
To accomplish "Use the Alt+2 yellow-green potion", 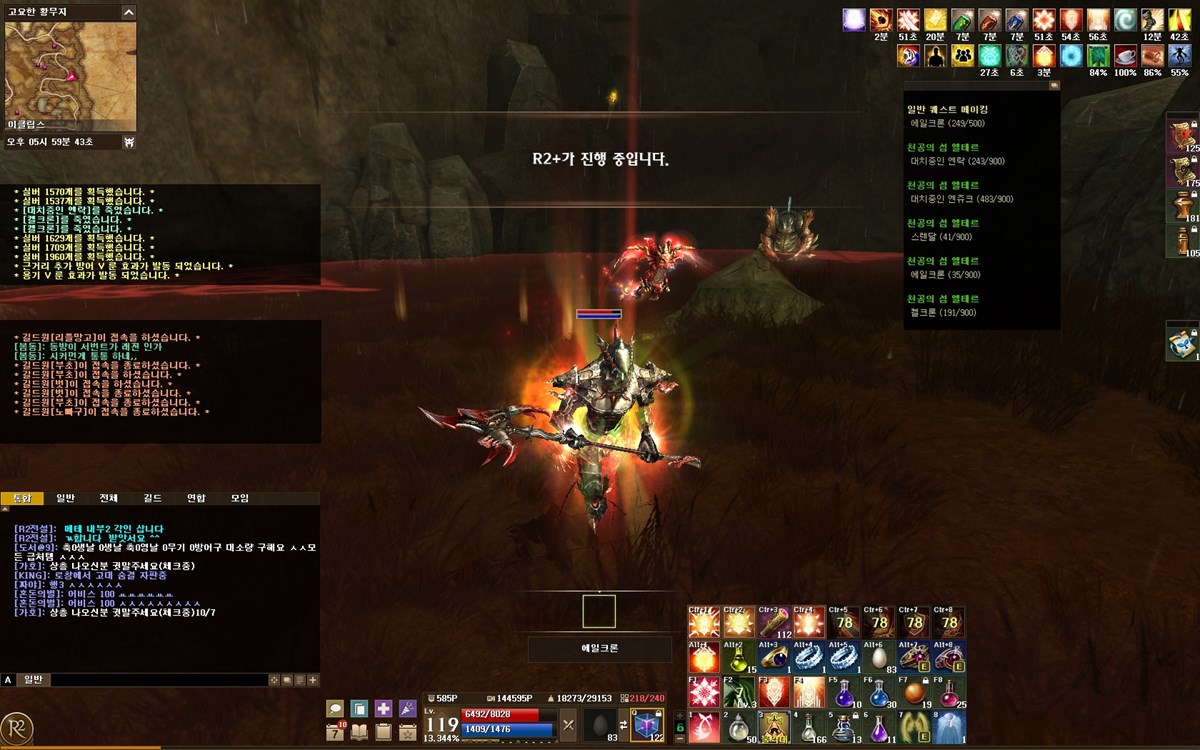I will tap(739, 657).
